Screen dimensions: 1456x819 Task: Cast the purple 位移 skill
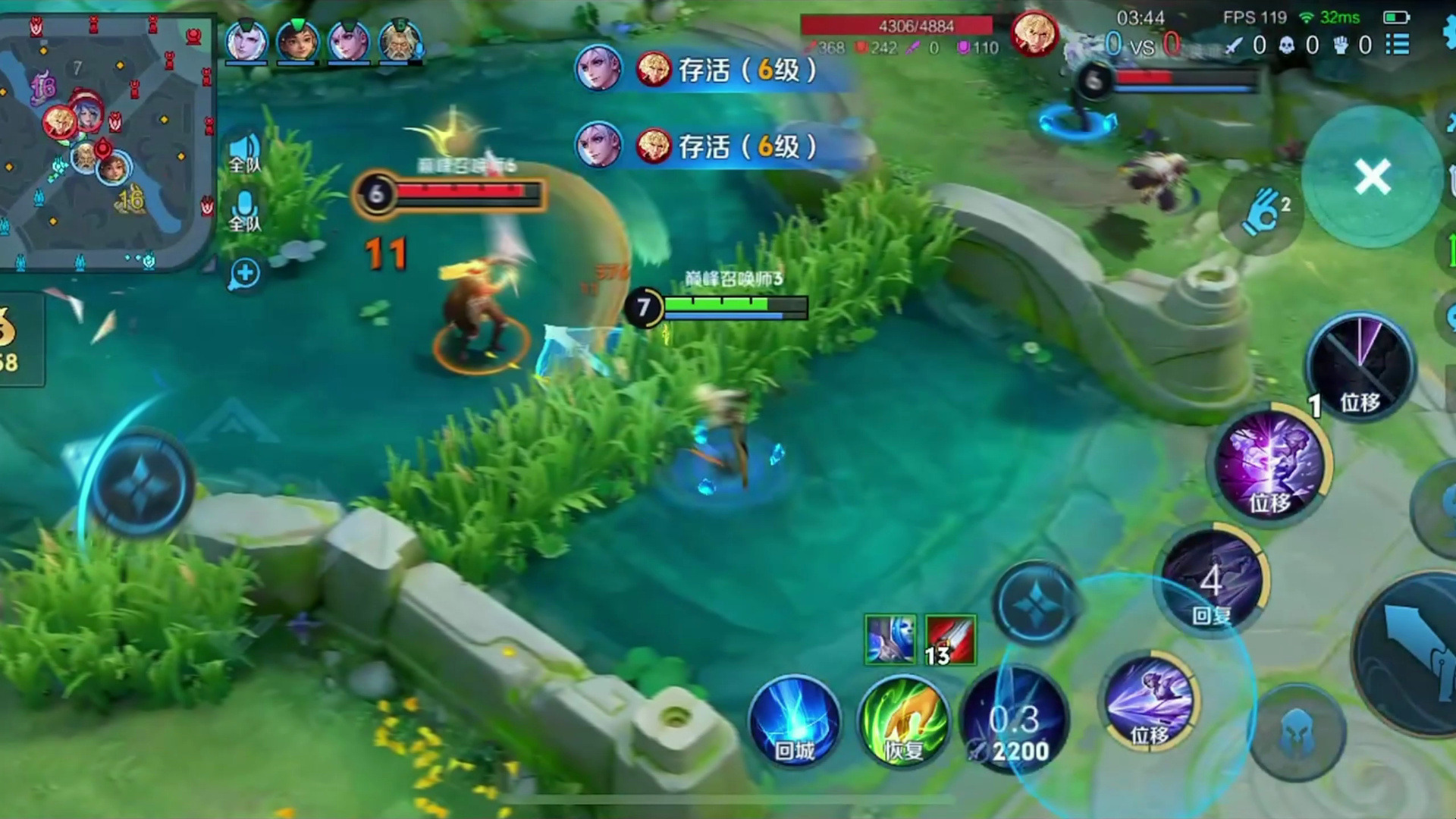coord(1270,463)
